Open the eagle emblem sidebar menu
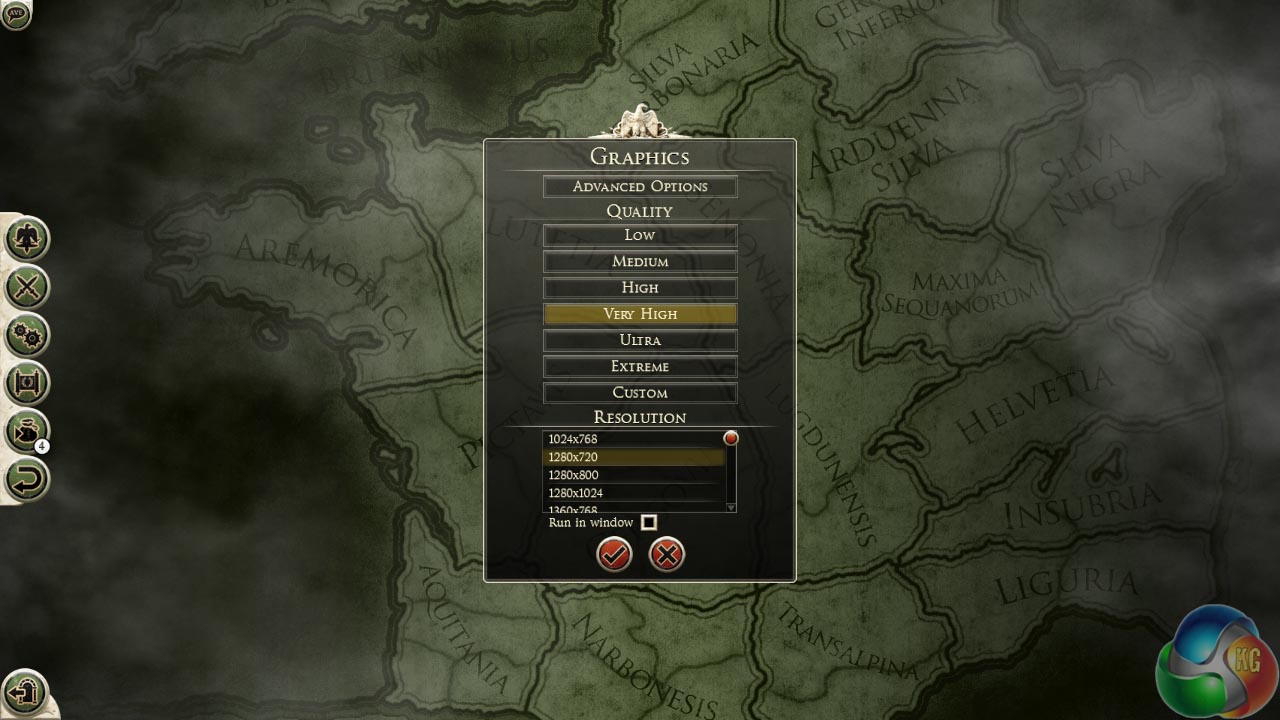 [27, 238]
